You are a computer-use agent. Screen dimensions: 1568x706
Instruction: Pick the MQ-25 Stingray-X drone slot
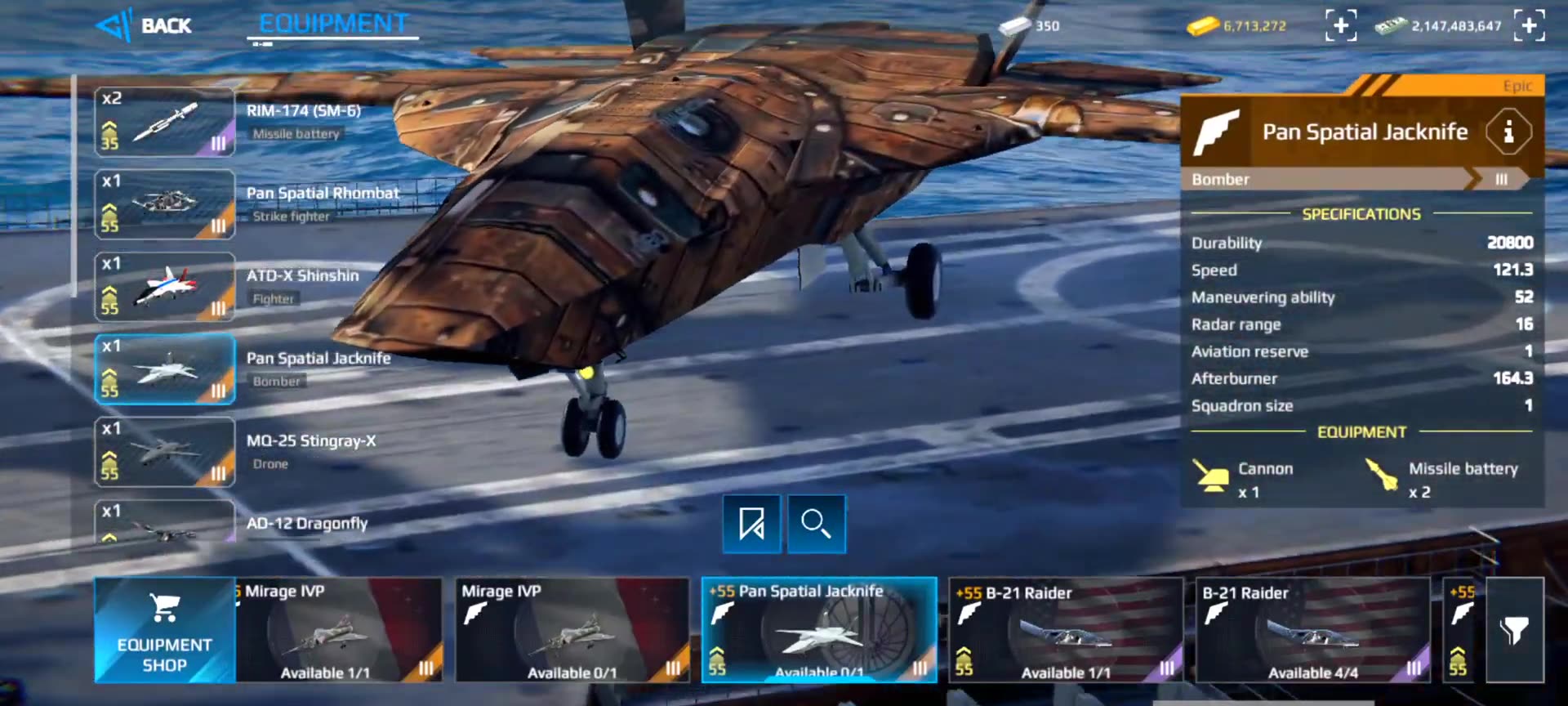pos(165,453)
